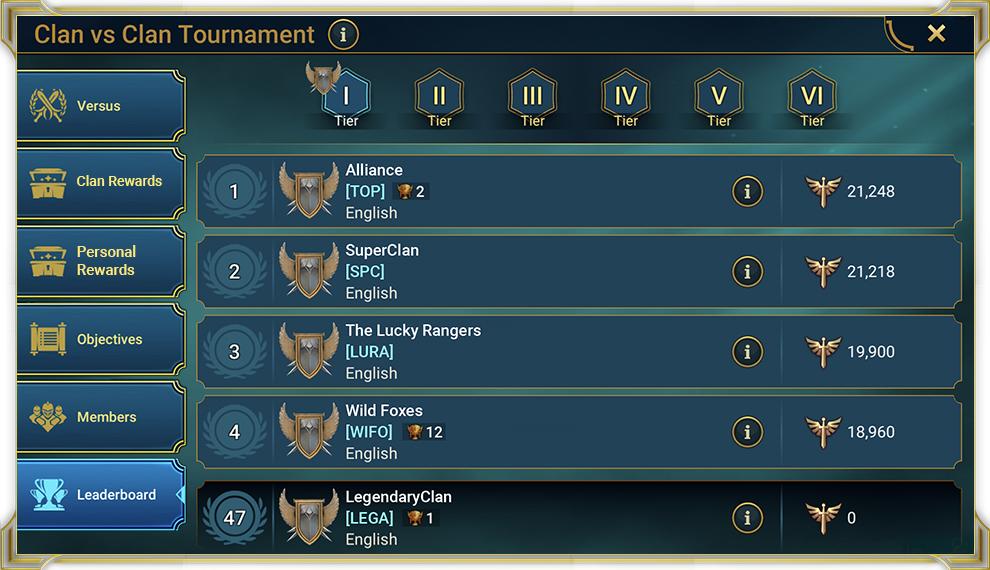This screenshot has width=990, height=570.
Task: View the Members tab
Action: click(x=100, y=417)
